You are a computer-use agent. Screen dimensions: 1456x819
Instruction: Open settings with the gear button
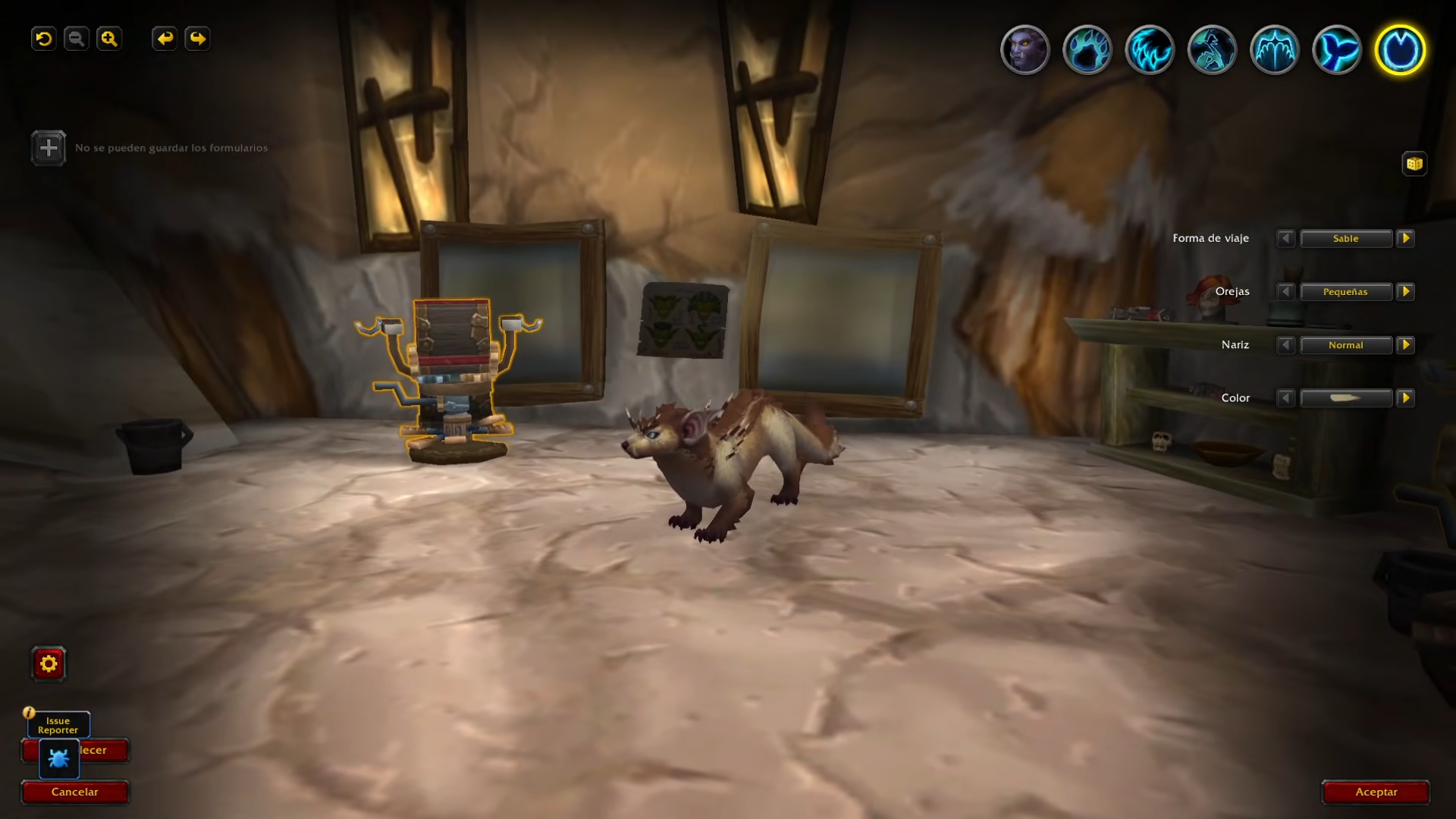point(49,664)
